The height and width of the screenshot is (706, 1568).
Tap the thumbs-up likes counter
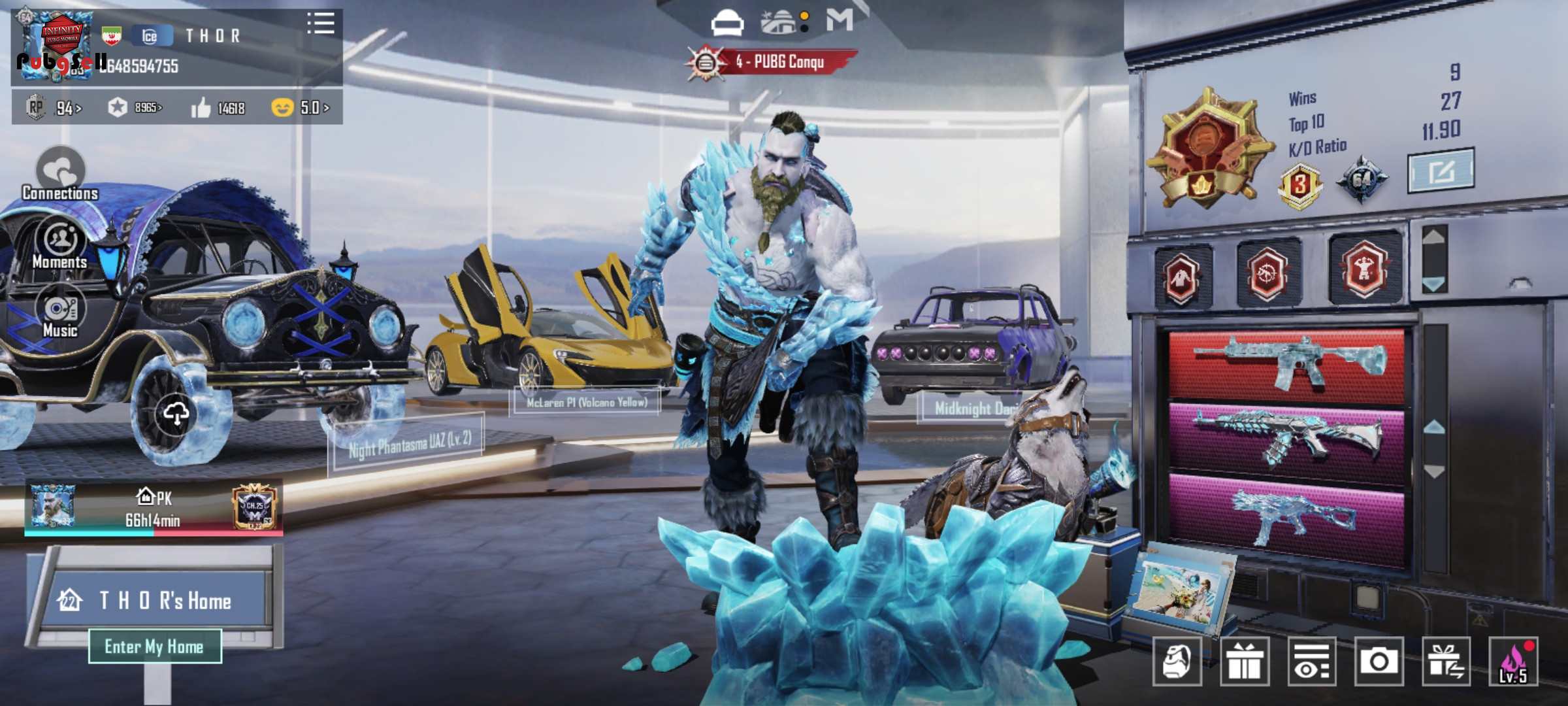tap(218, 108)
